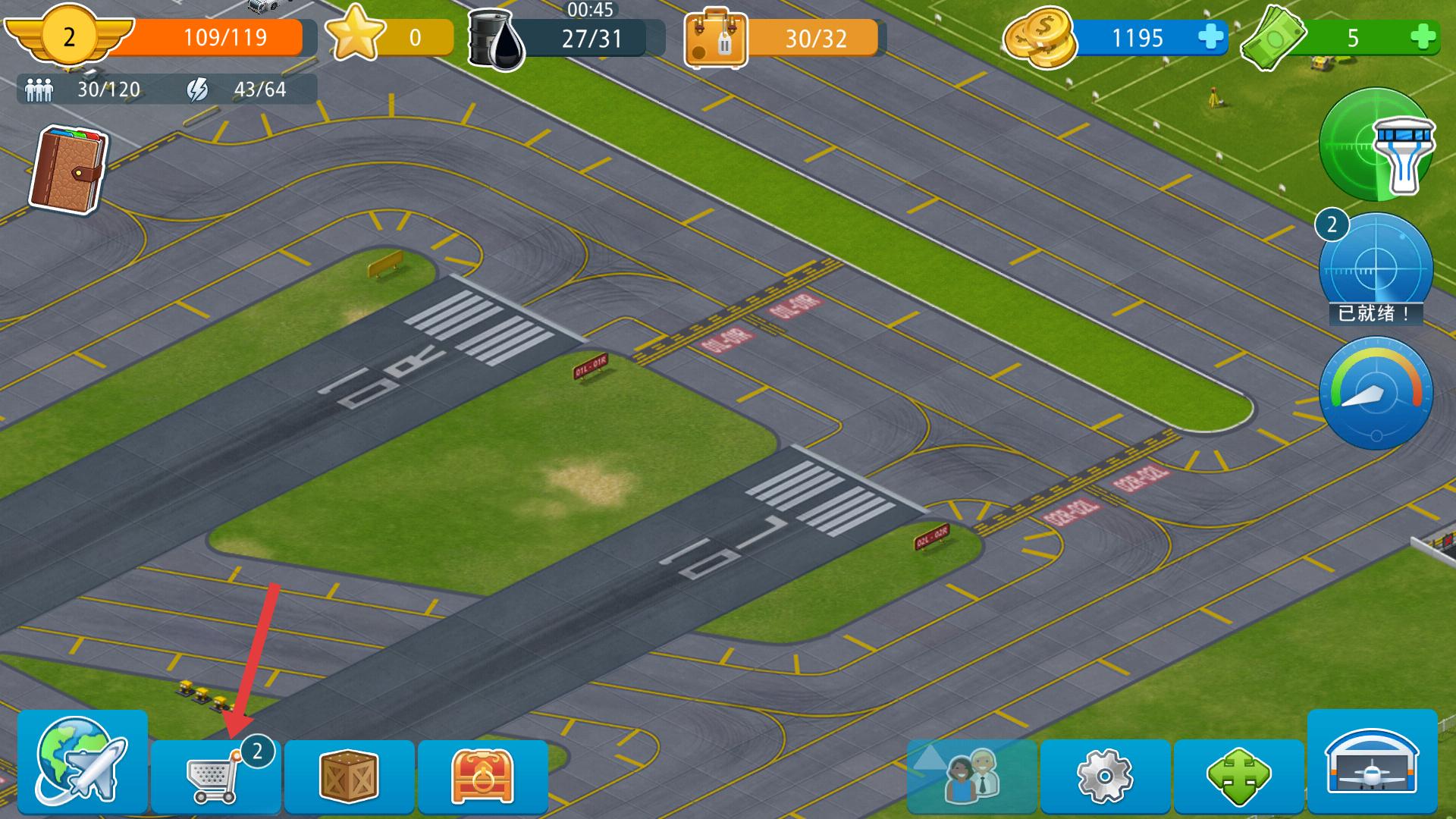Tap the orange suitcase luggage icon
Image resolution: width=1456 pixels, height=819 pixels.
[x=715, y=39]
